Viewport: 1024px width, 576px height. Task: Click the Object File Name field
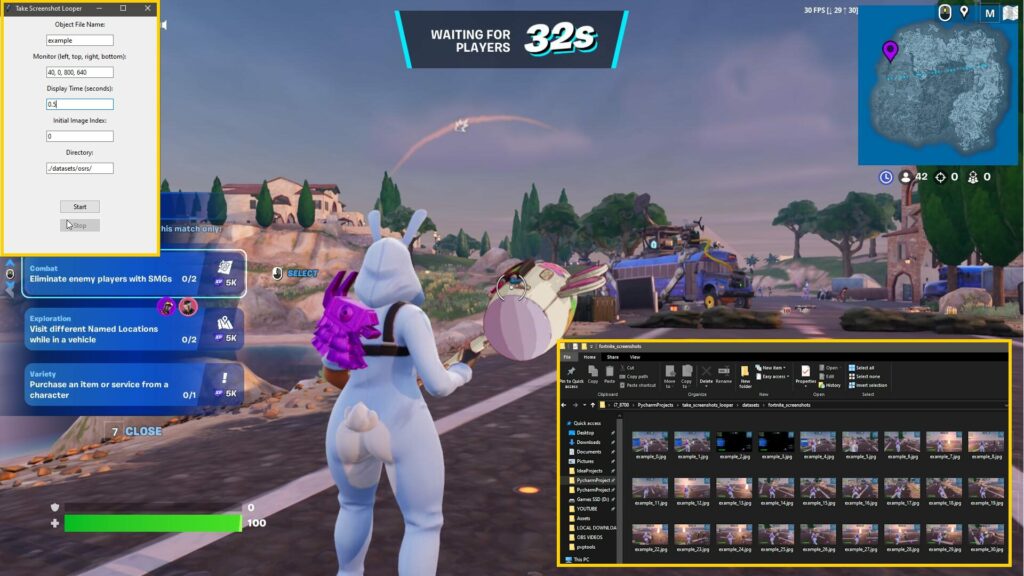tap(80, 40)
